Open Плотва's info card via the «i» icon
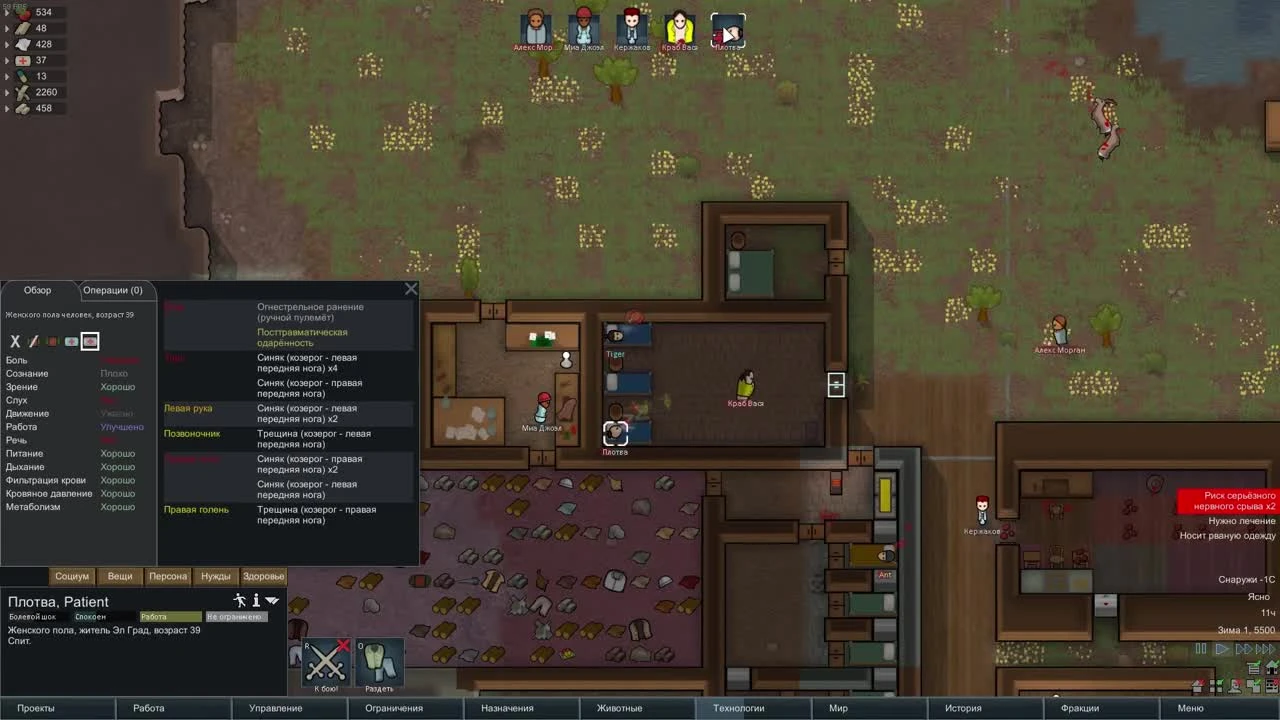 256,600
